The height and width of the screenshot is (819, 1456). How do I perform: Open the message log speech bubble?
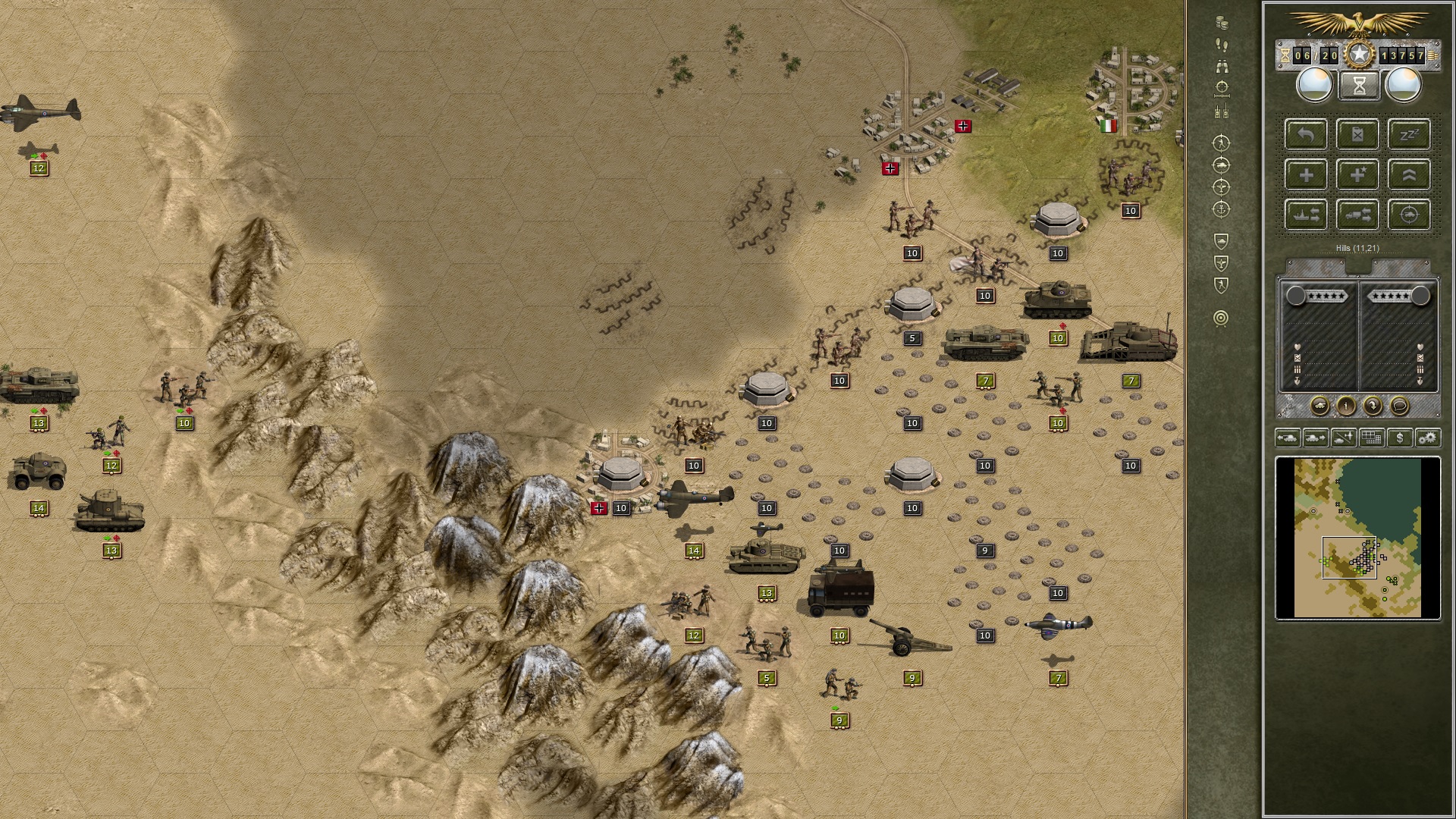[1399, 407]
